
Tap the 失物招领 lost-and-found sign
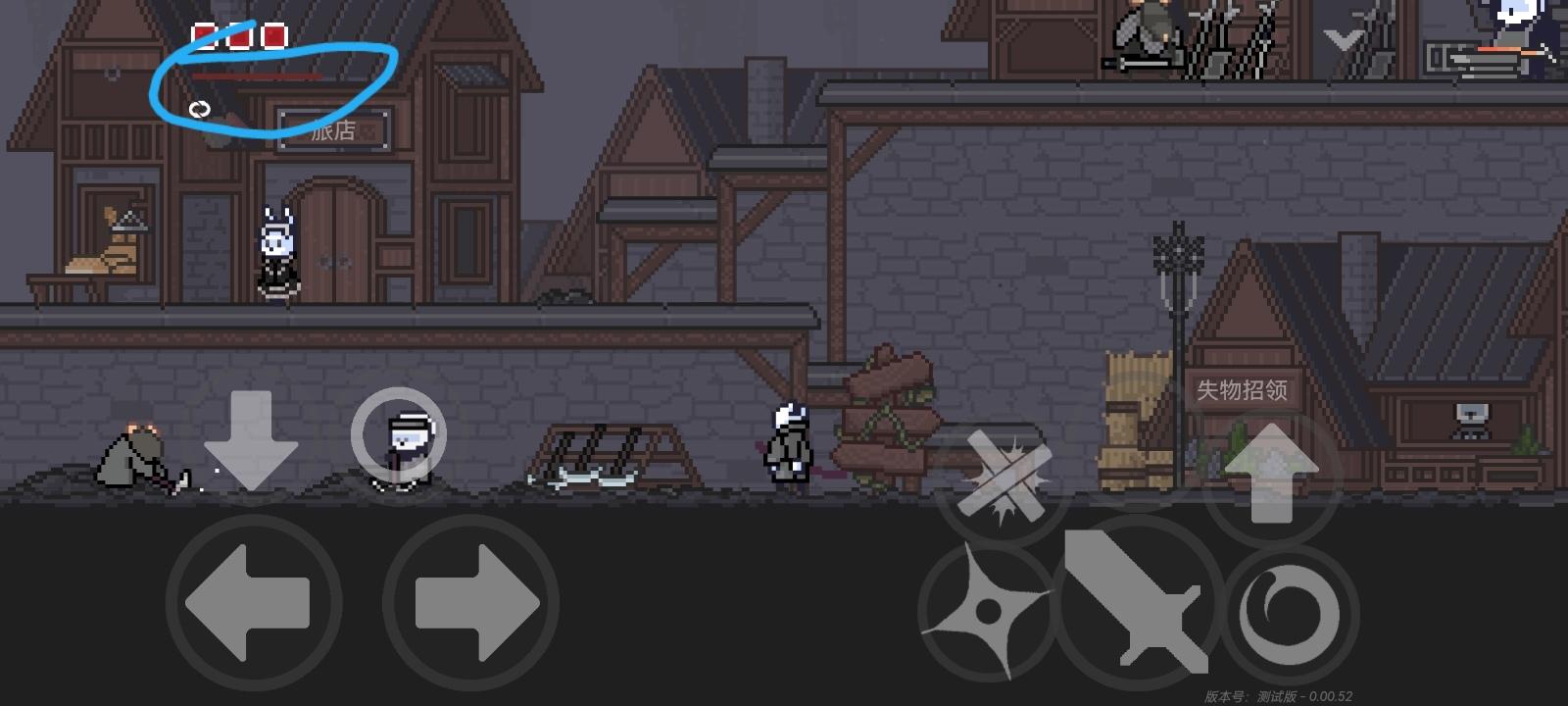1244,389
